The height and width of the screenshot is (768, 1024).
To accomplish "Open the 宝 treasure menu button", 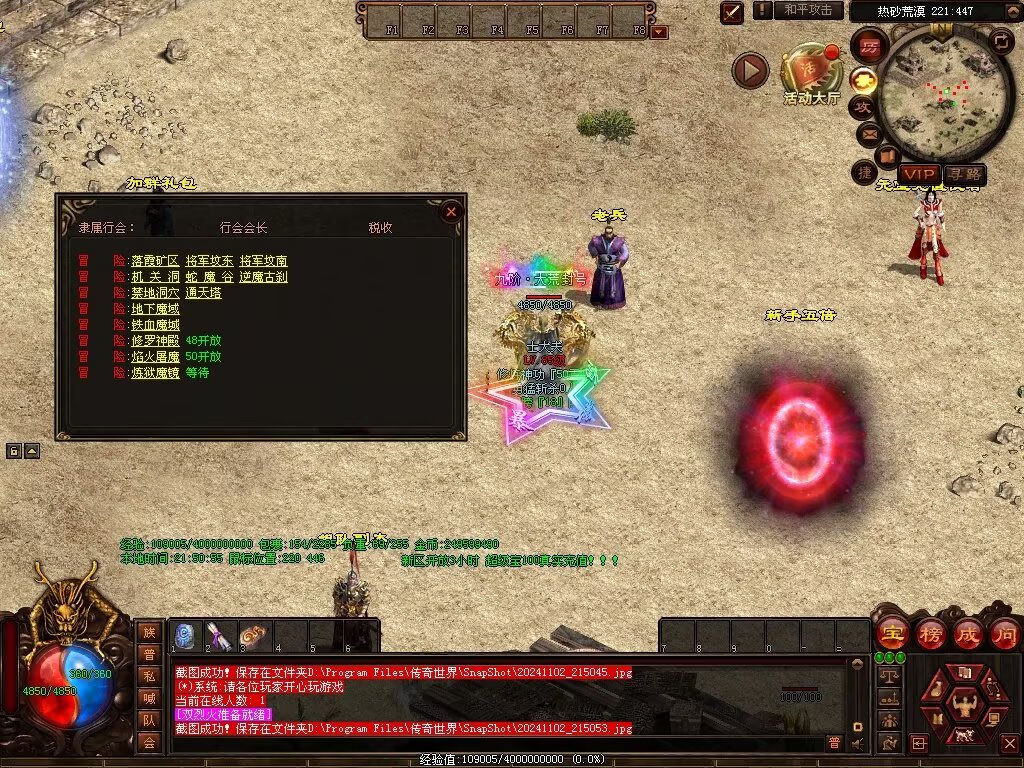I will click(x=891, y=633).
